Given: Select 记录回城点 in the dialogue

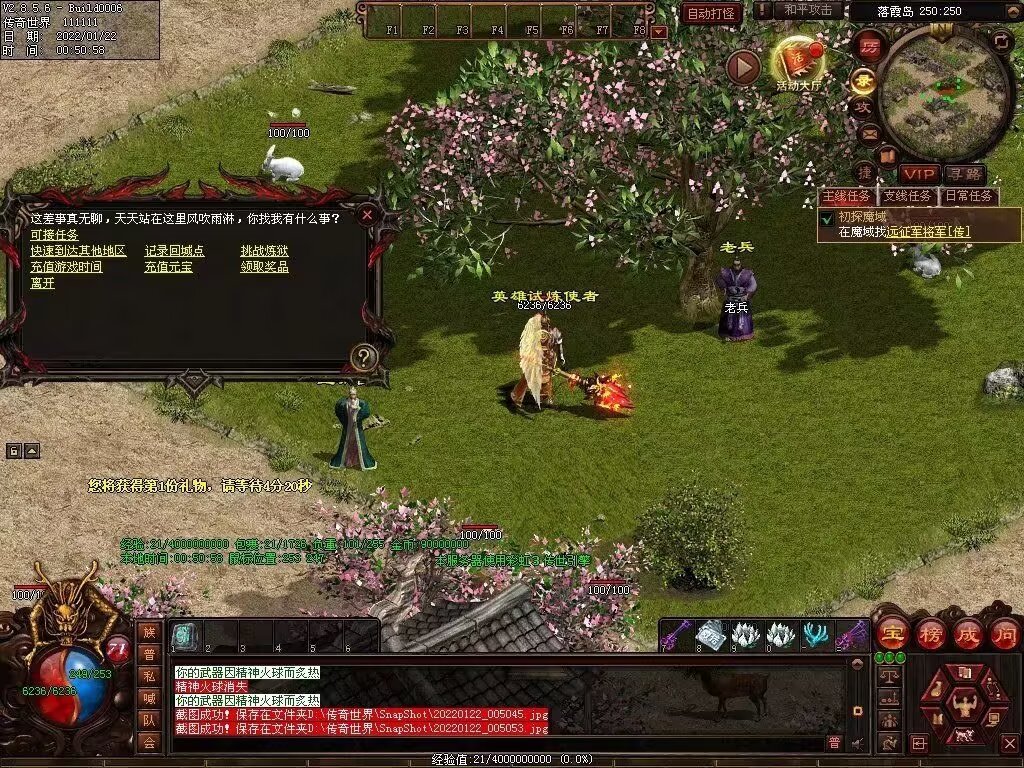Looking at the screenshot, I should (174, 251).
